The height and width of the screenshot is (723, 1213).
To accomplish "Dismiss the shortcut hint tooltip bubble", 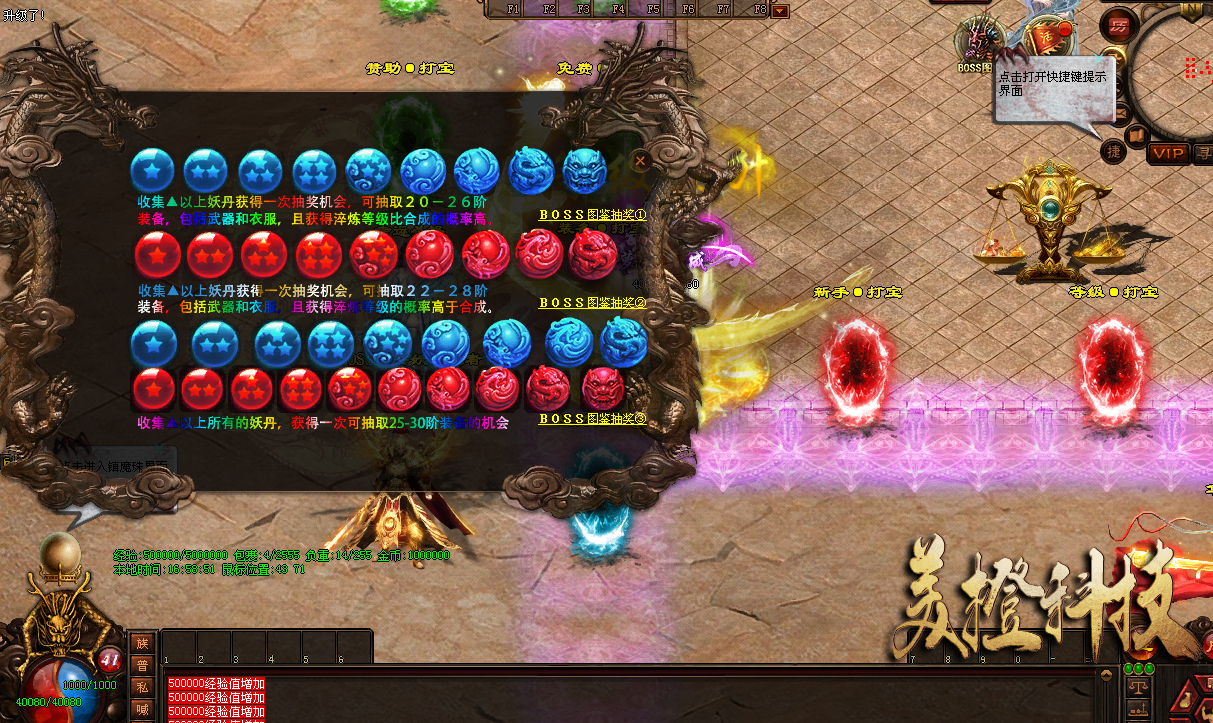I will (x=1098, y=59).
